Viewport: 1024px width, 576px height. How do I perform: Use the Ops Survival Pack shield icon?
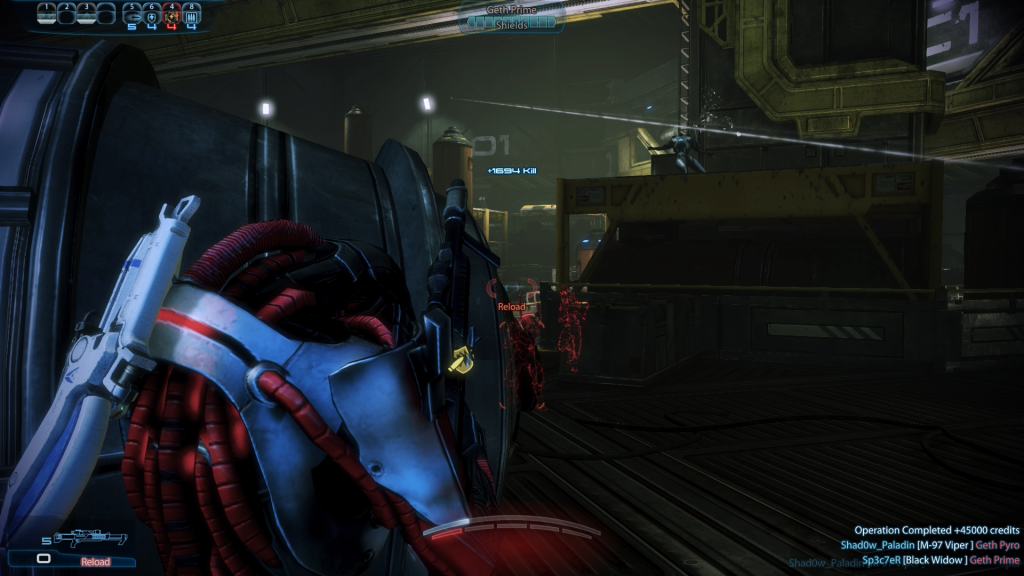click(x=151, y=14)
